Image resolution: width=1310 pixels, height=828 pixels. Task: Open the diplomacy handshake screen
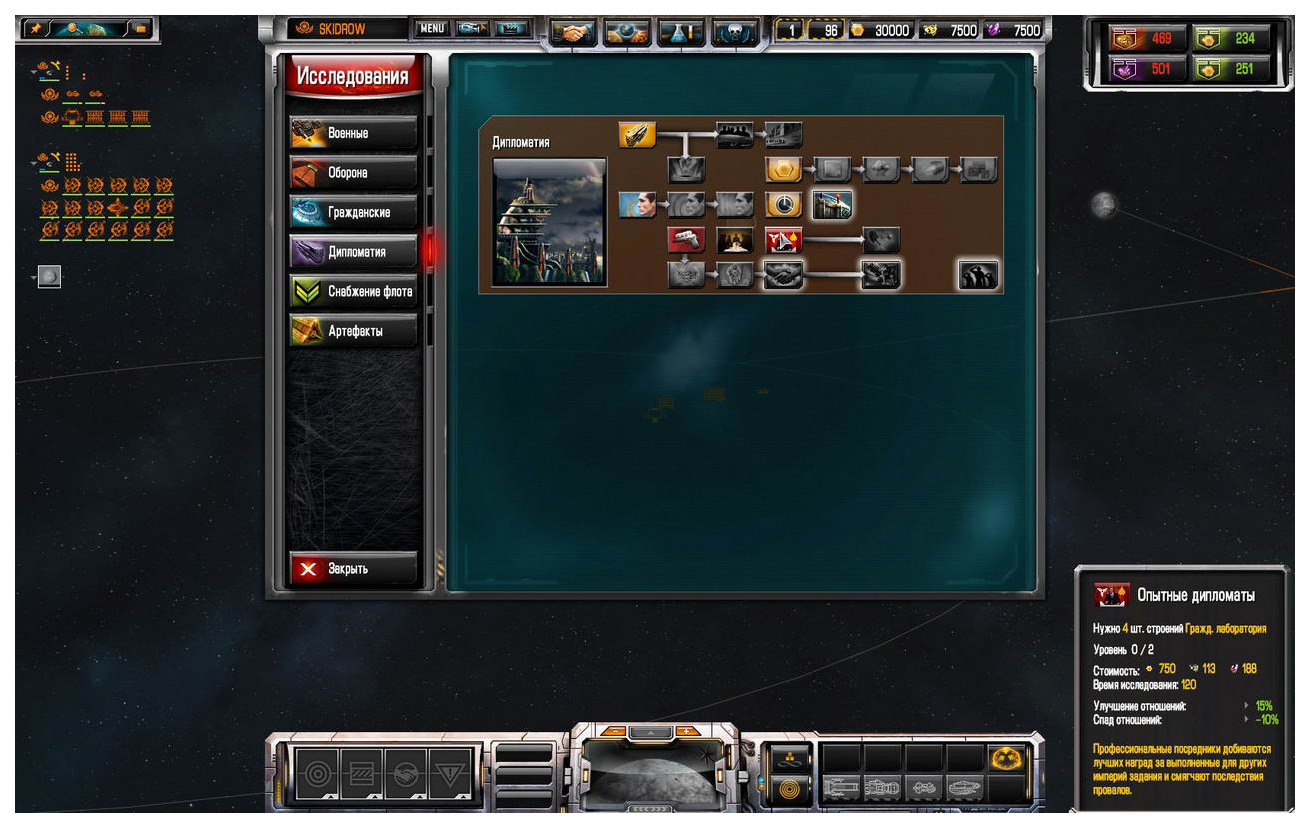click(x=573, y=32)
